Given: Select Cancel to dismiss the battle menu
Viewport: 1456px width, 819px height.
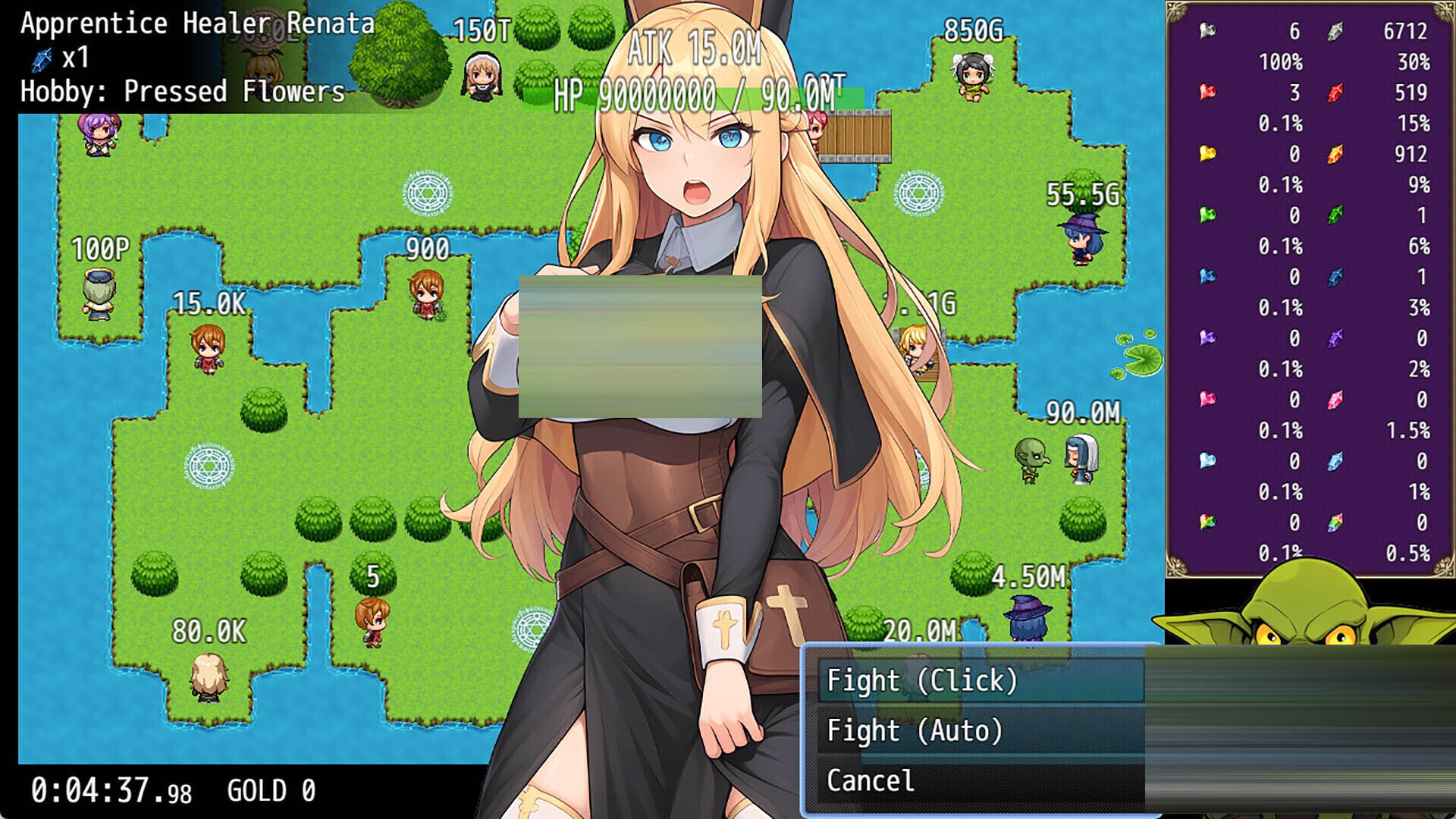Looking at the screenshot, I should (869, 780).
